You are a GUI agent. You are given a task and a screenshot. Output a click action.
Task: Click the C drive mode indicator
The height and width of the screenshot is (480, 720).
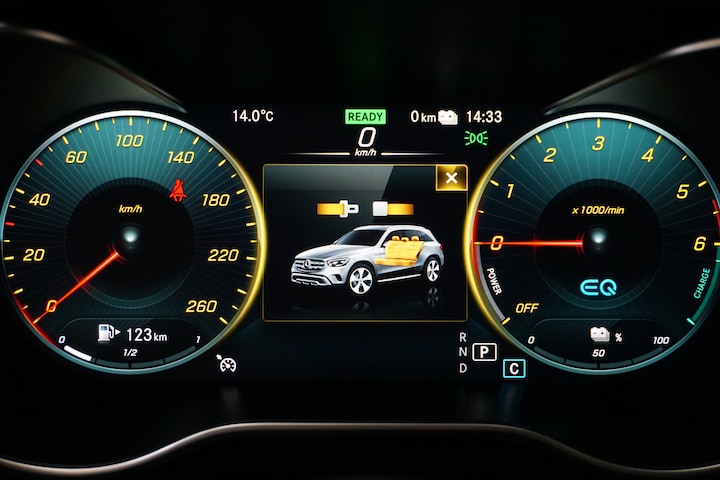tap(514, 368)
